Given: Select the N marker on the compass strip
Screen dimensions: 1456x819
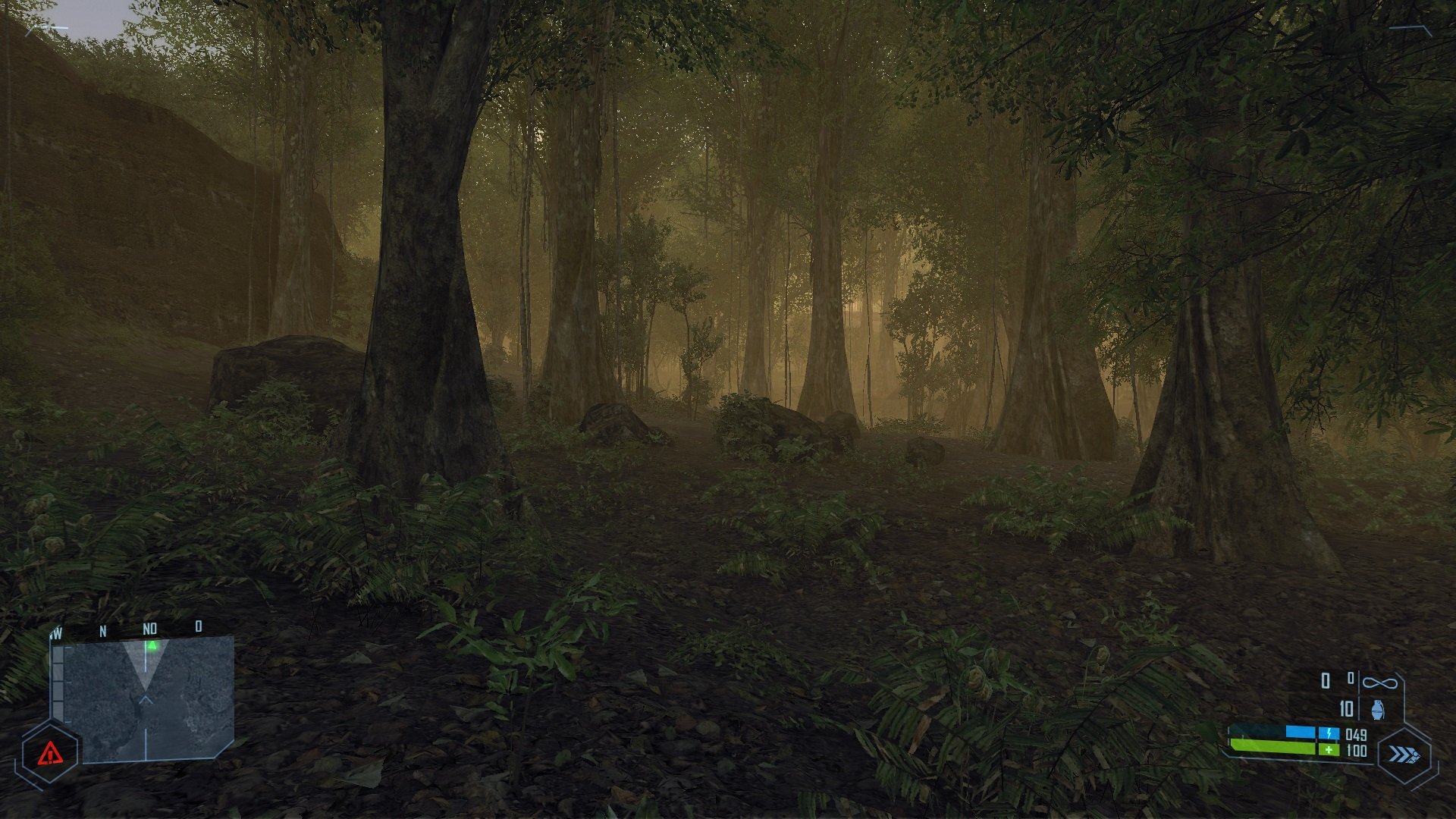Looking at the screenshot, I should coord(103,629).
